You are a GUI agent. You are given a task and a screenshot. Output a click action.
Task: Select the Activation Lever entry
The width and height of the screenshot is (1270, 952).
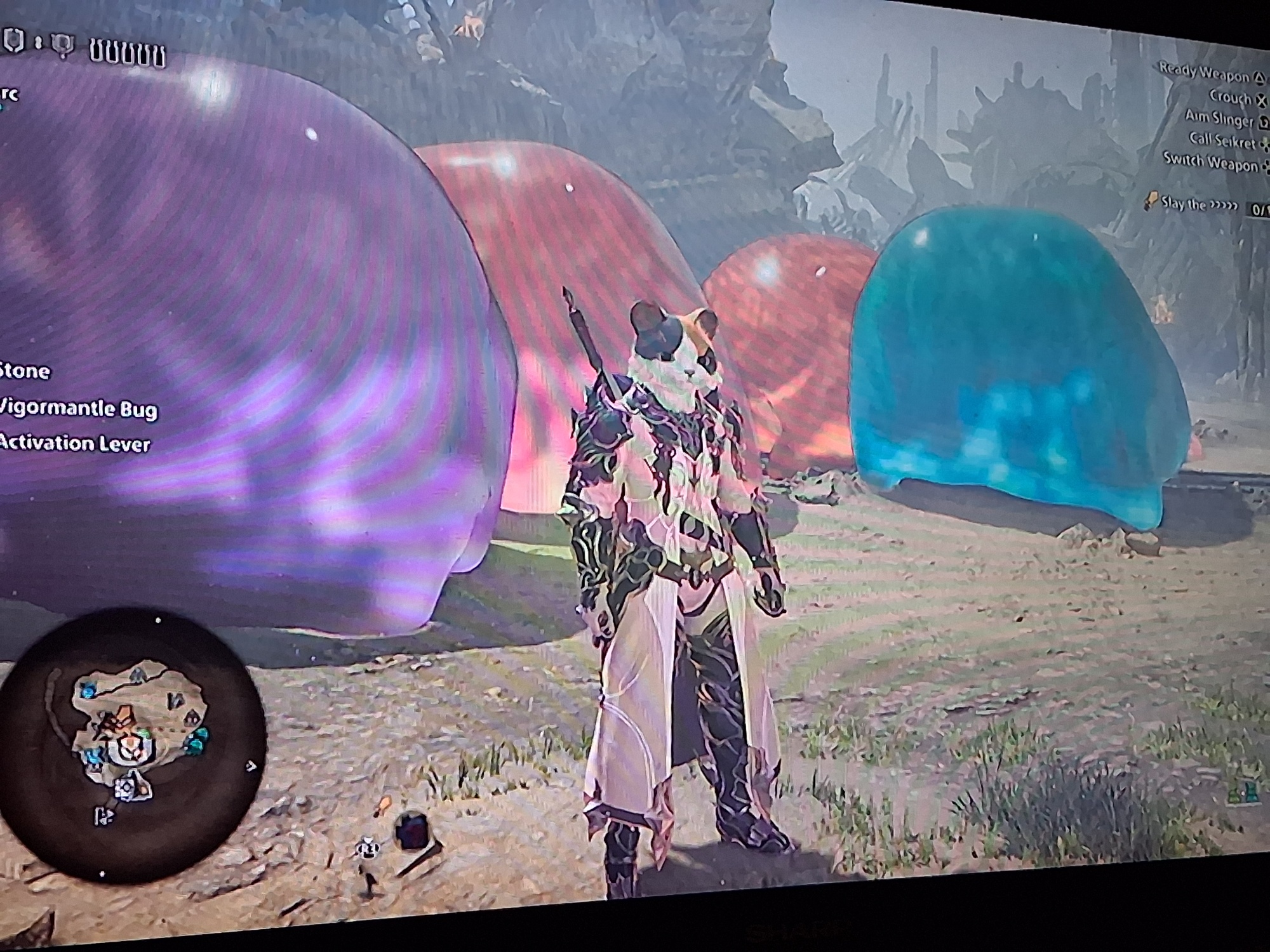(x=75, y=443)
